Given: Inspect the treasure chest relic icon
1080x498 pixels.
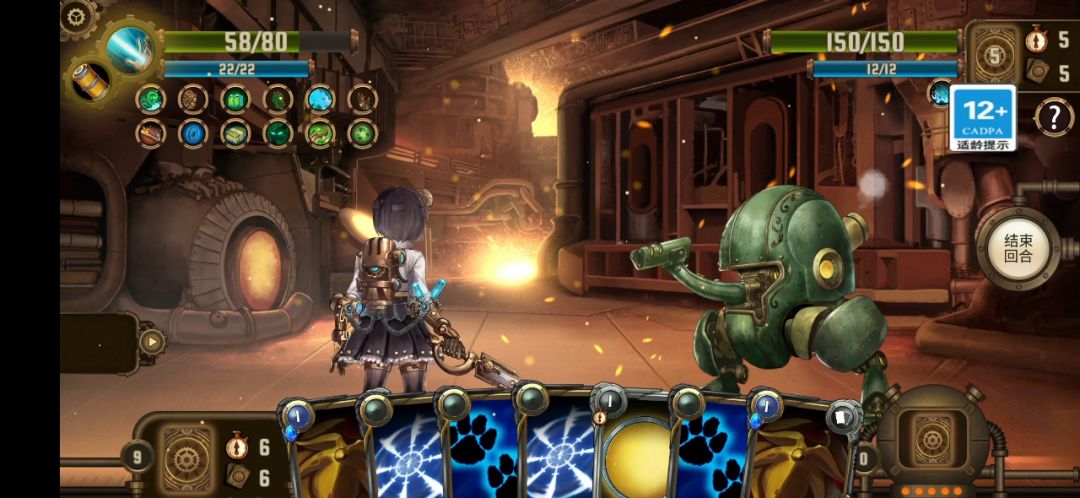Looking at the screenshot, I should 151,132.
